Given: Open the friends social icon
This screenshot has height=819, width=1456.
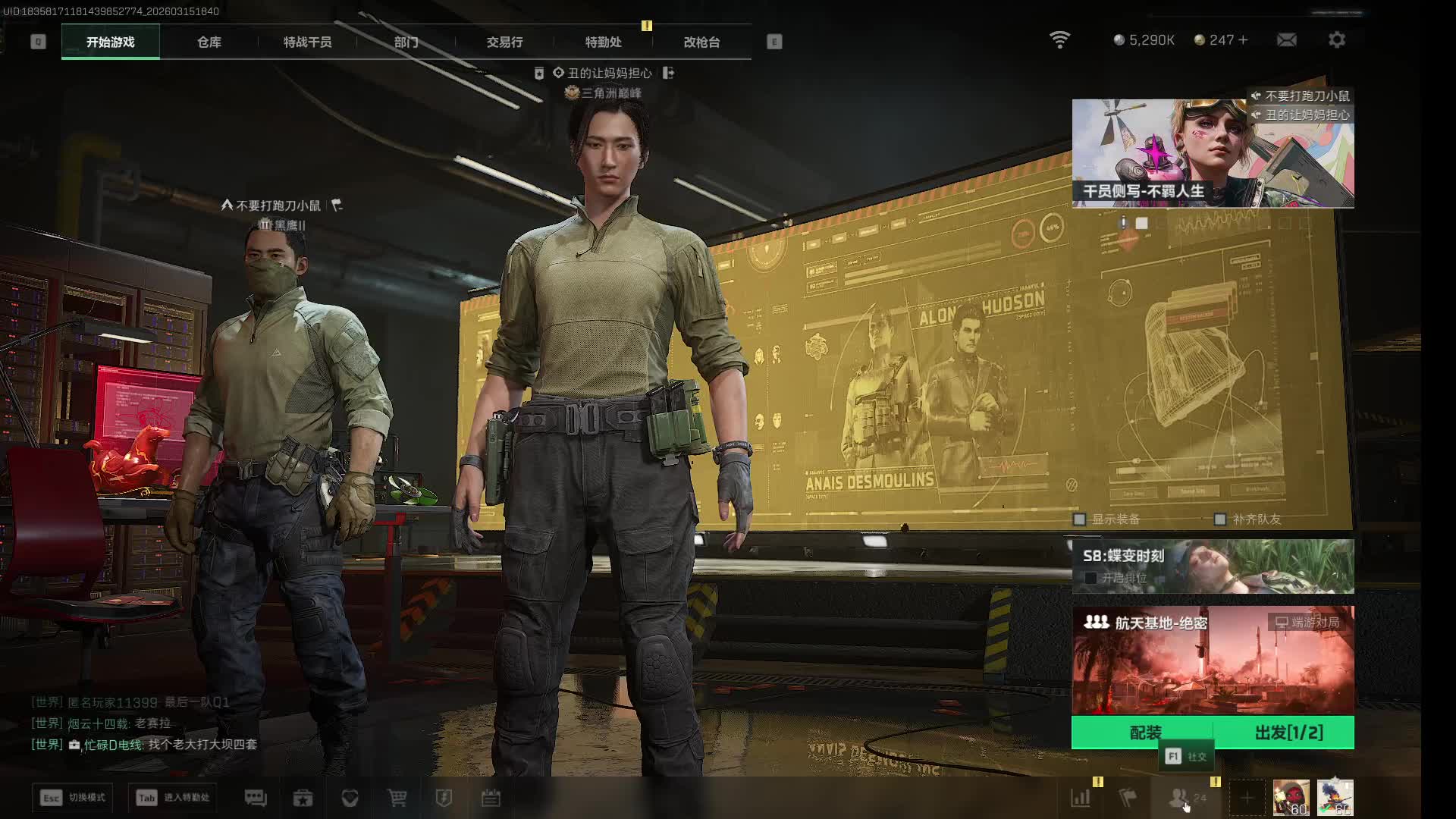Looking at the screenshot, I should [x=1179, y=798].
